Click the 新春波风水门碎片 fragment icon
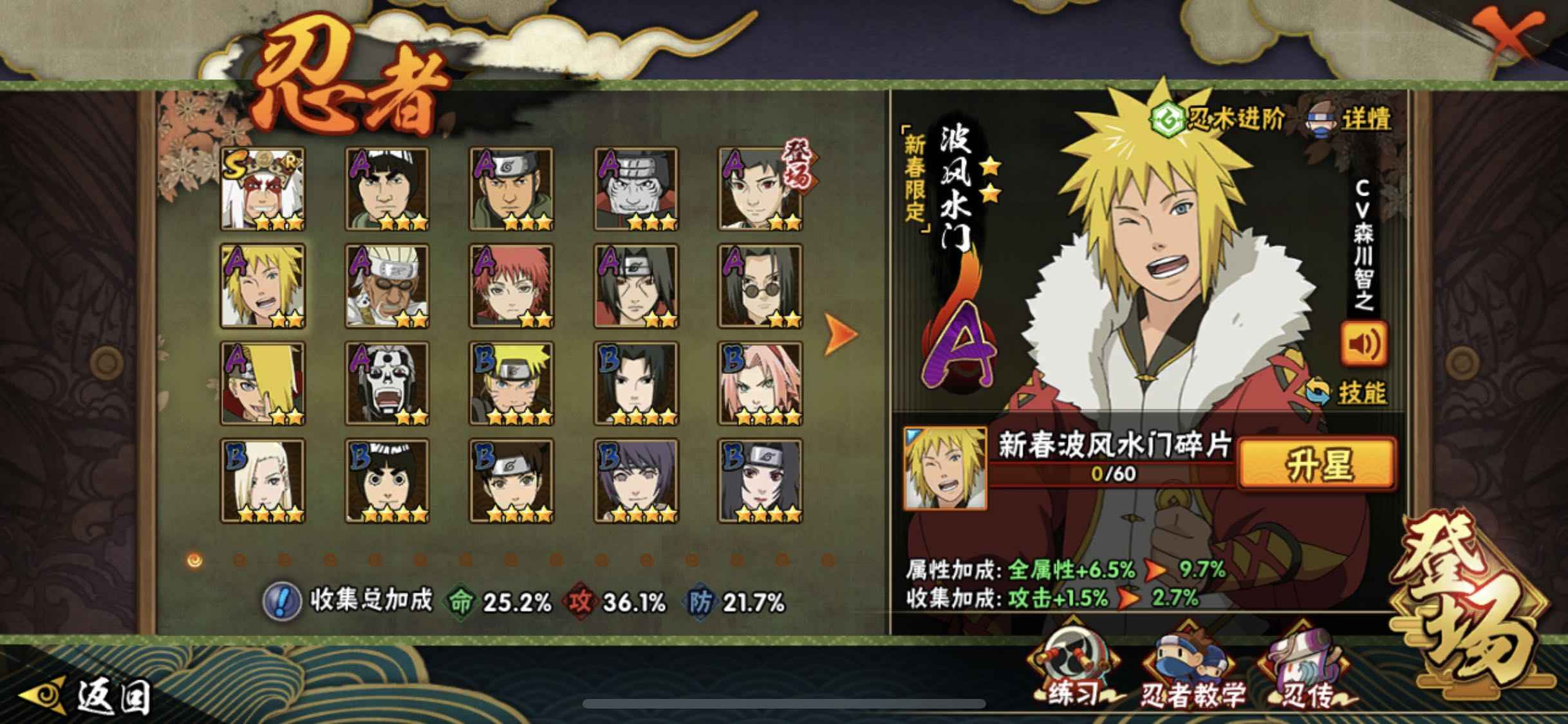The width and height of the screenshot is (1568, 724). coord(945,468)
